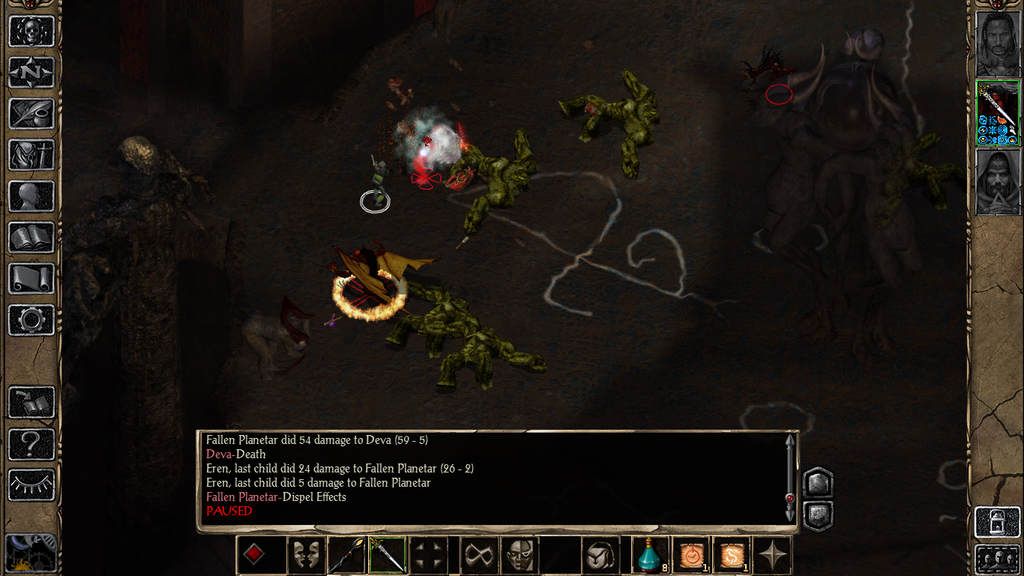Use the blue potion quick item
Viewport: 1024px width, 576px height.
click(x=650, y=555)
